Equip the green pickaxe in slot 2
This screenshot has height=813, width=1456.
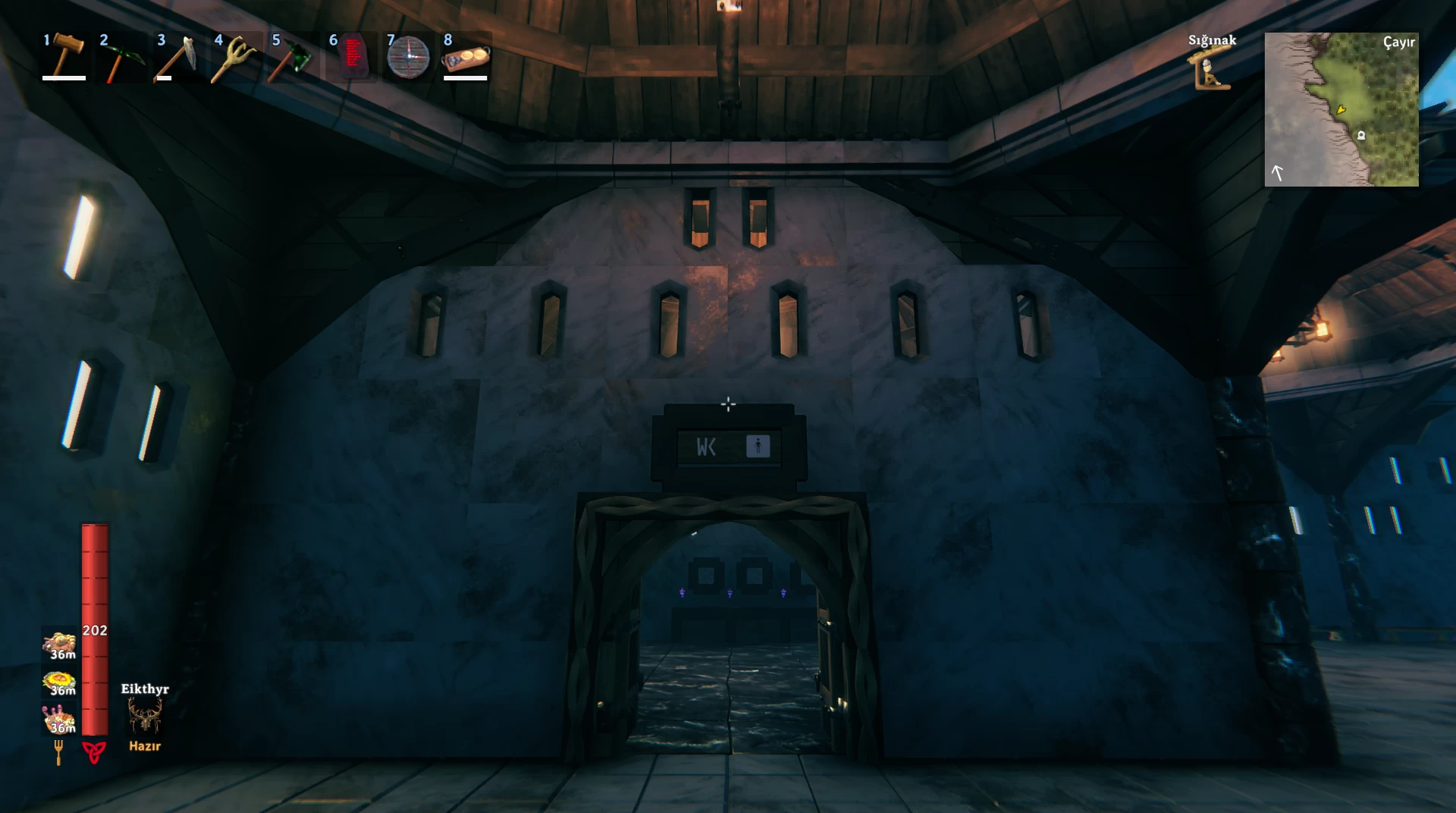[121, 58]
